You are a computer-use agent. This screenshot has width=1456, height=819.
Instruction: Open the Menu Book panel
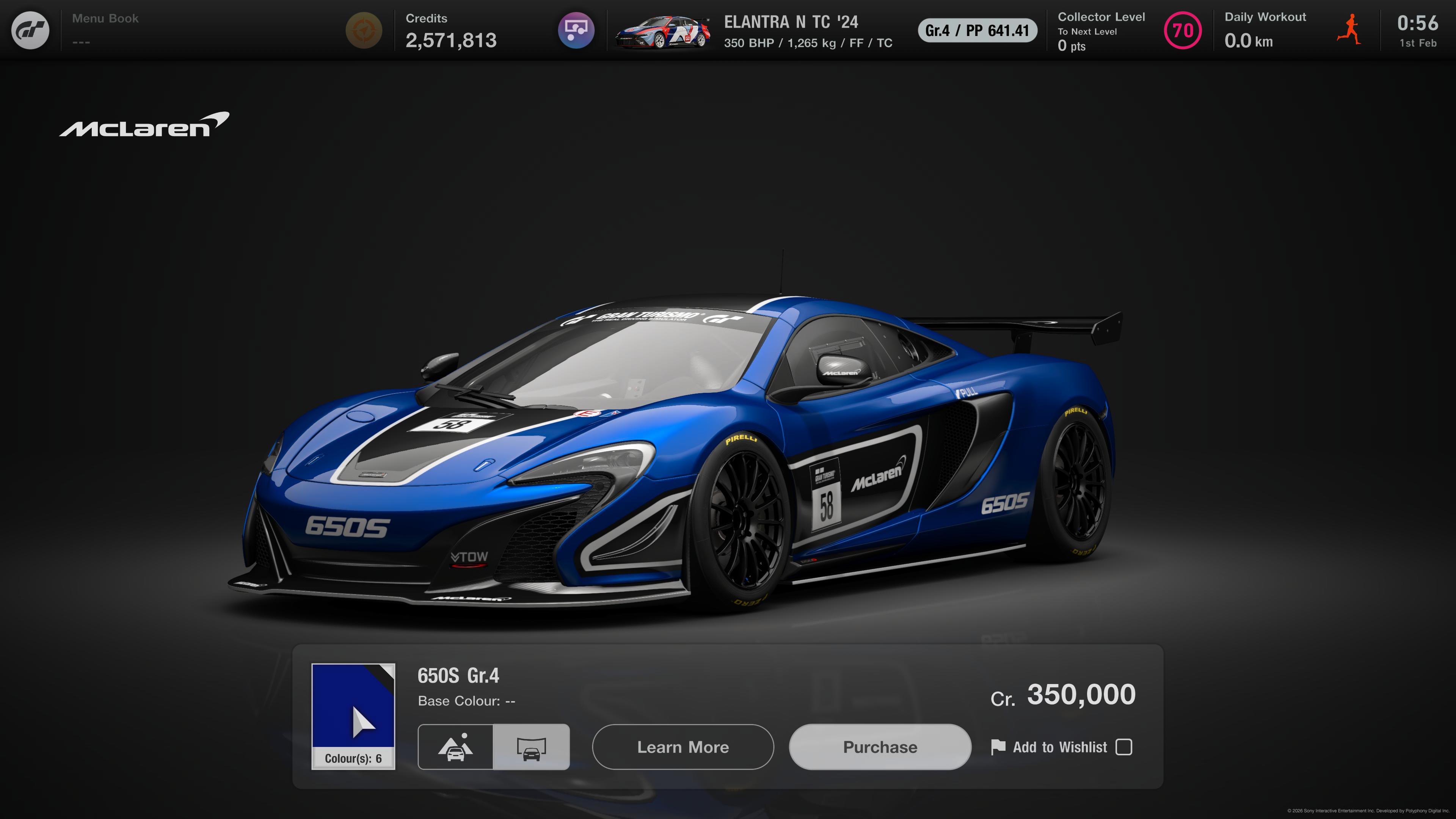coord(105,30)
